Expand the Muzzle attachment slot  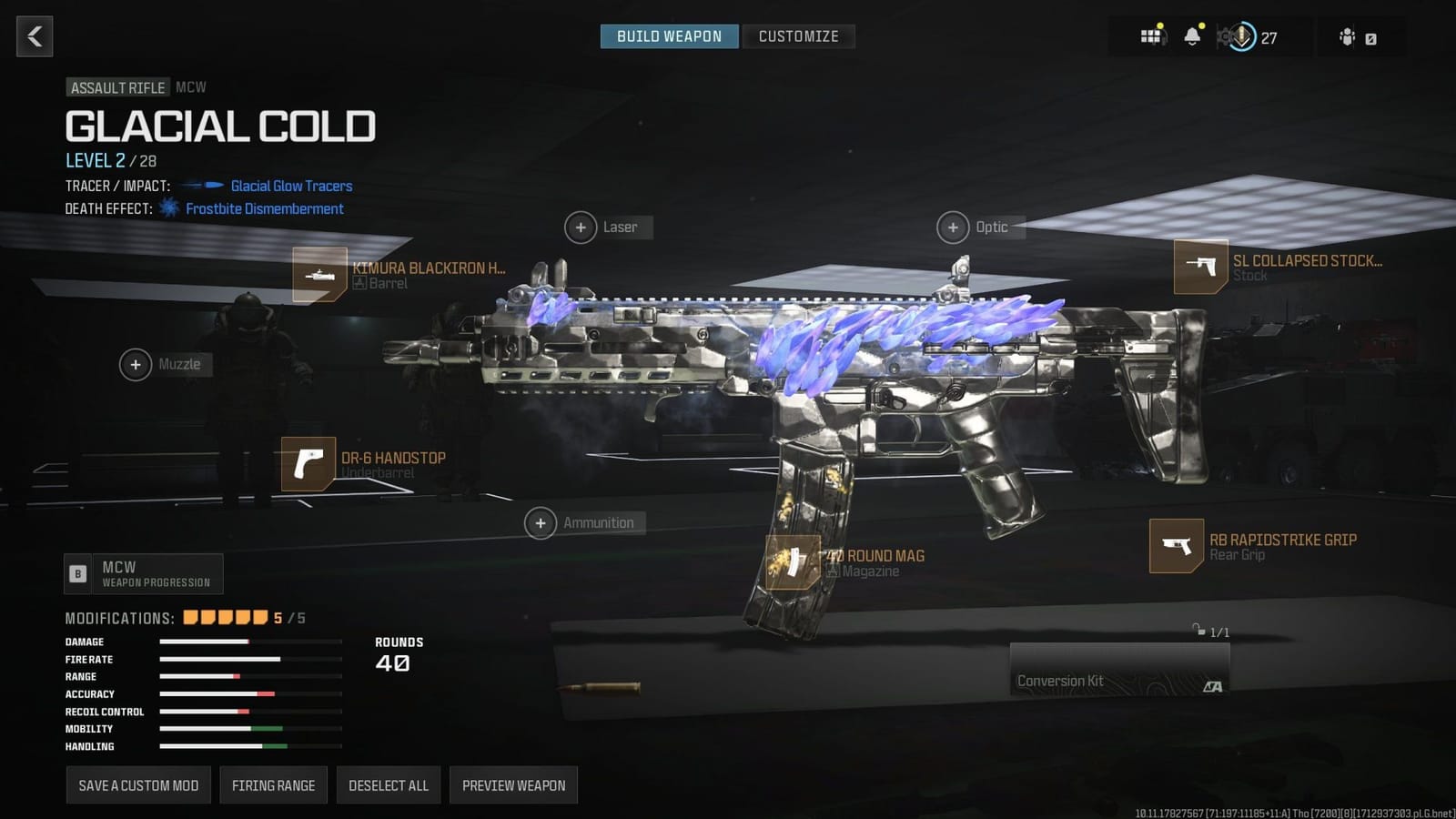[x=136, y=364]
